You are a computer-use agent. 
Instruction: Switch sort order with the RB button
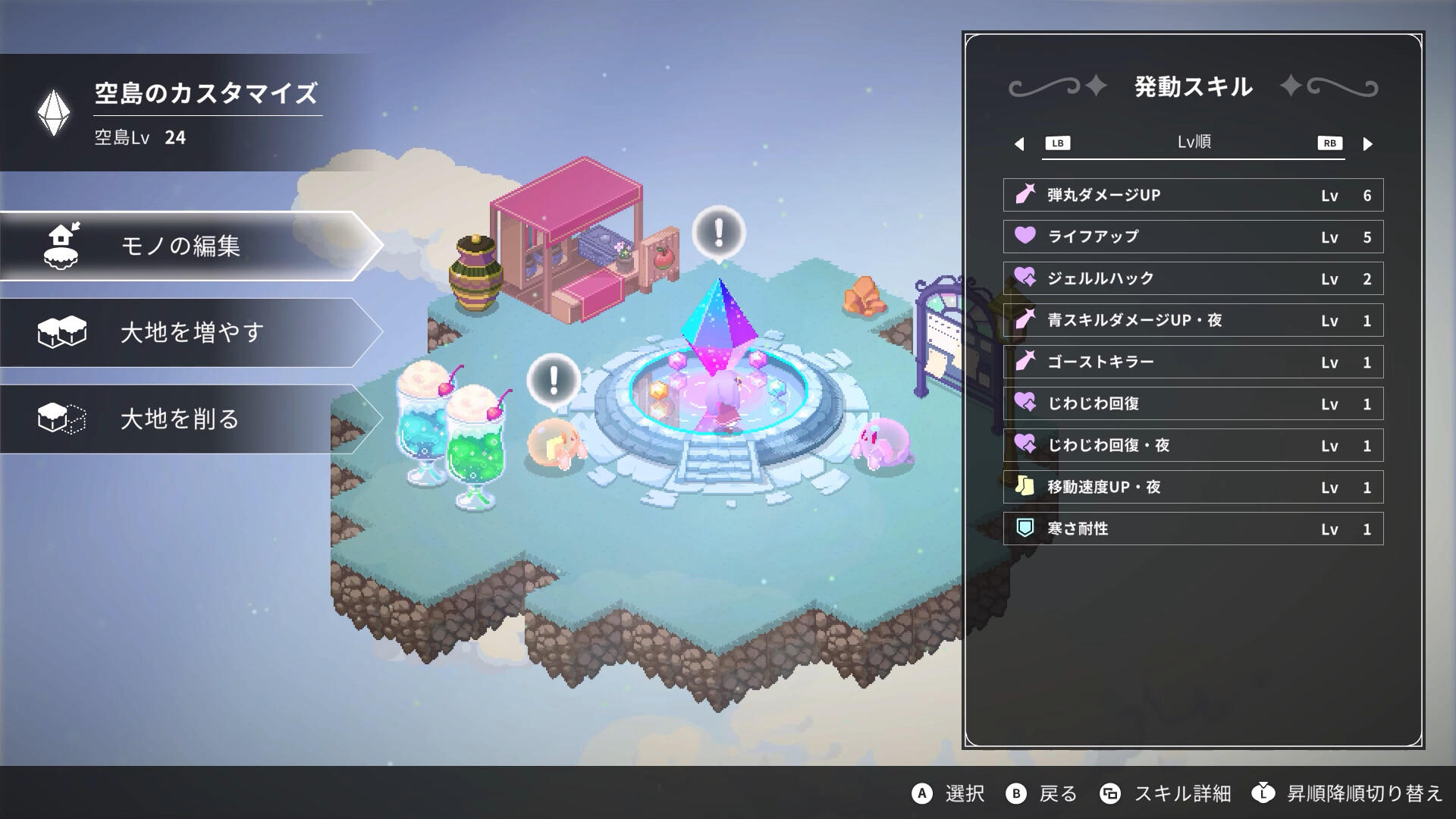(1329, 143)
